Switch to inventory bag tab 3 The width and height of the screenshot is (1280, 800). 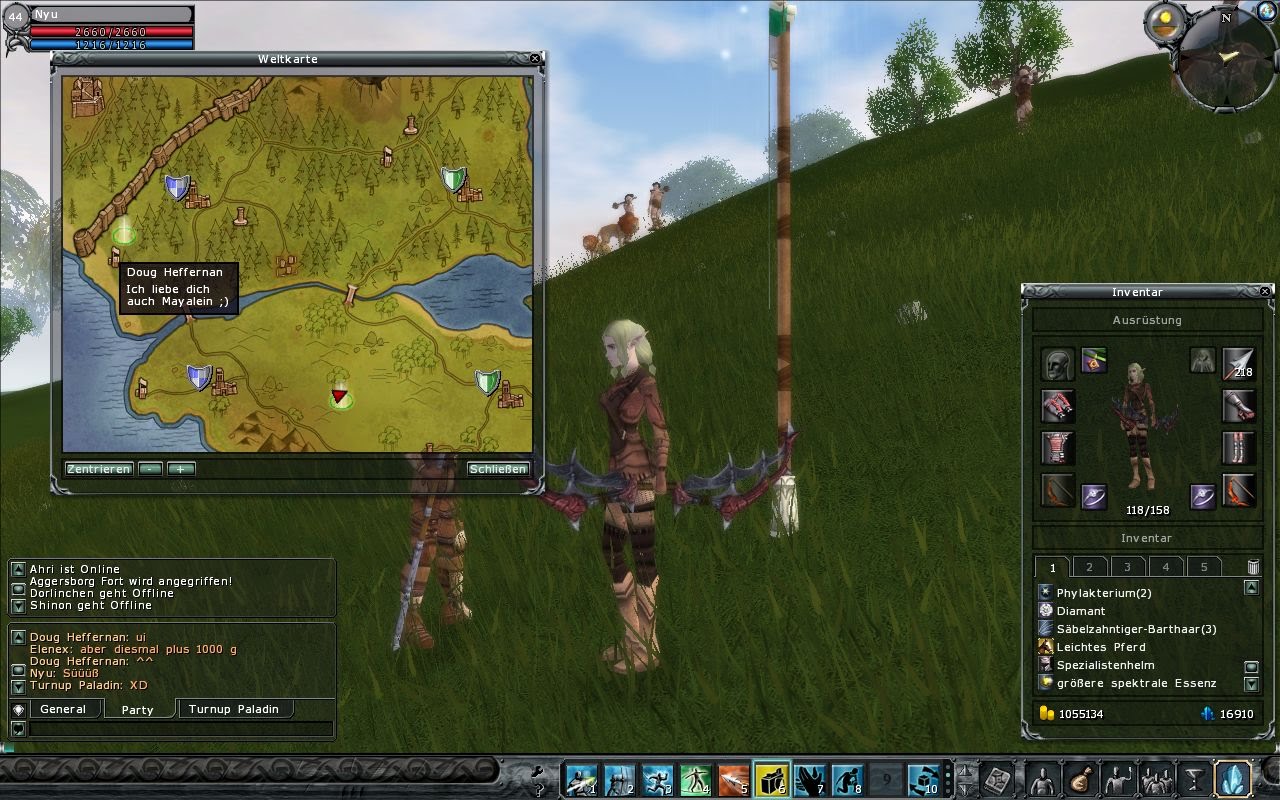pyautogui.click(x=1127, y=567)
